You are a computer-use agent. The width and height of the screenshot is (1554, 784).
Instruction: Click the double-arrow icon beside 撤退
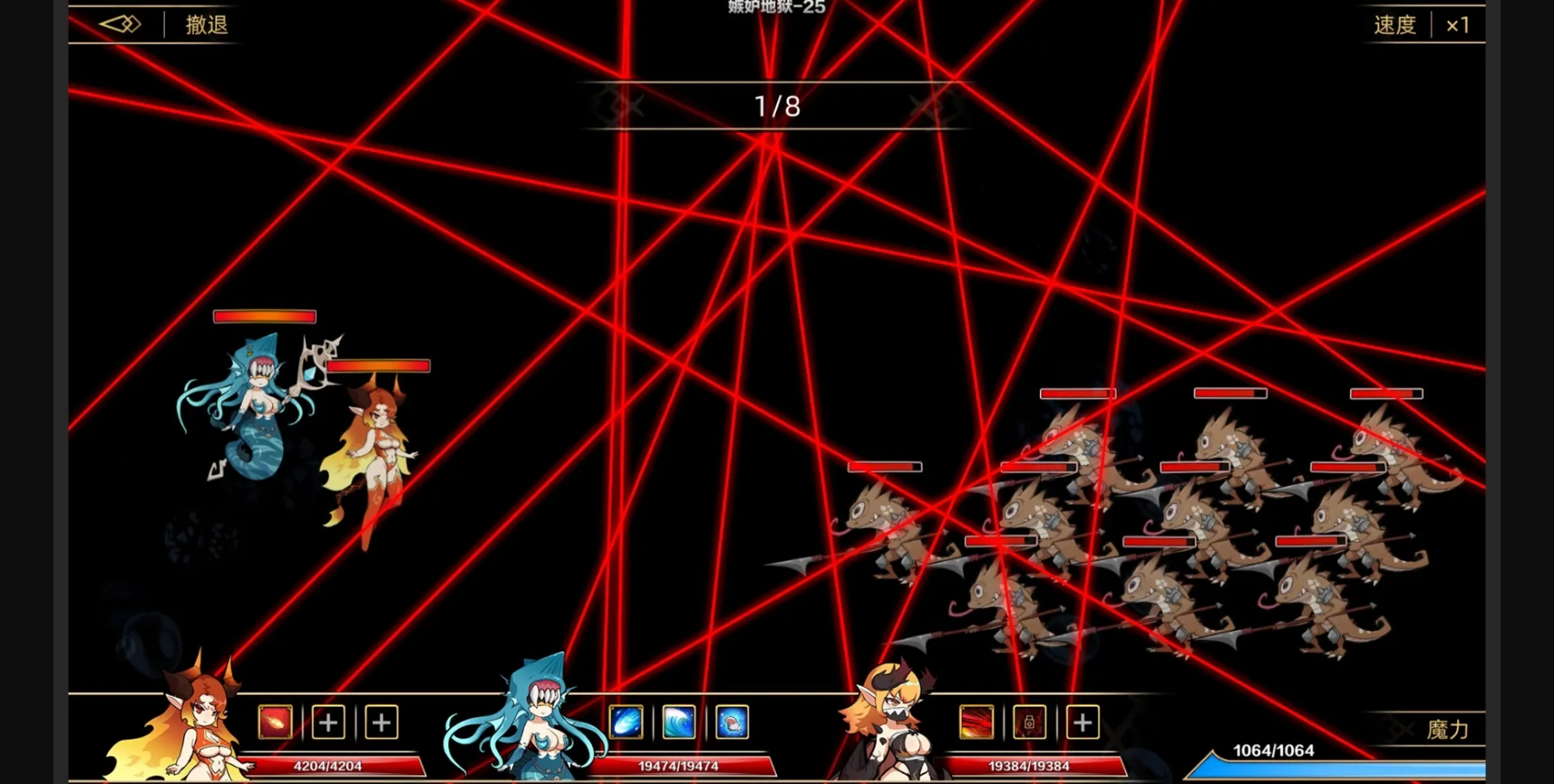(120, 24)
